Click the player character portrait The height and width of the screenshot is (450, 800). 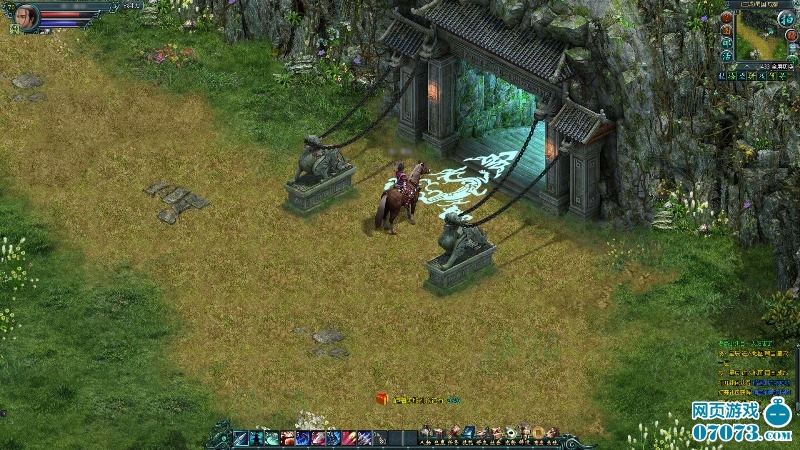point(27,17)
